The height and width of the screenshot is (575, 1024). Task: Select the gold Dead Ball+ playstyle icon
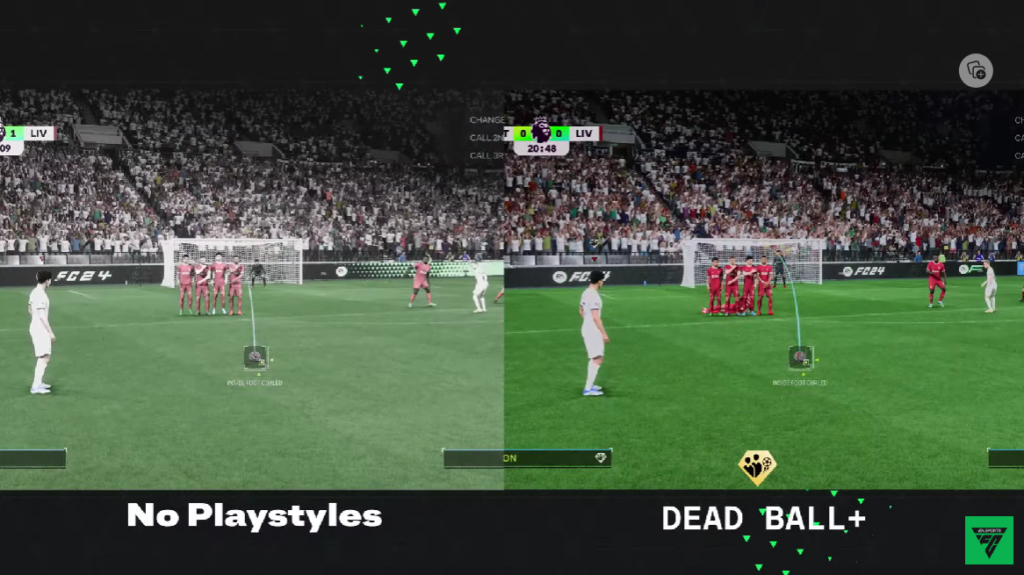coord(757,466)
